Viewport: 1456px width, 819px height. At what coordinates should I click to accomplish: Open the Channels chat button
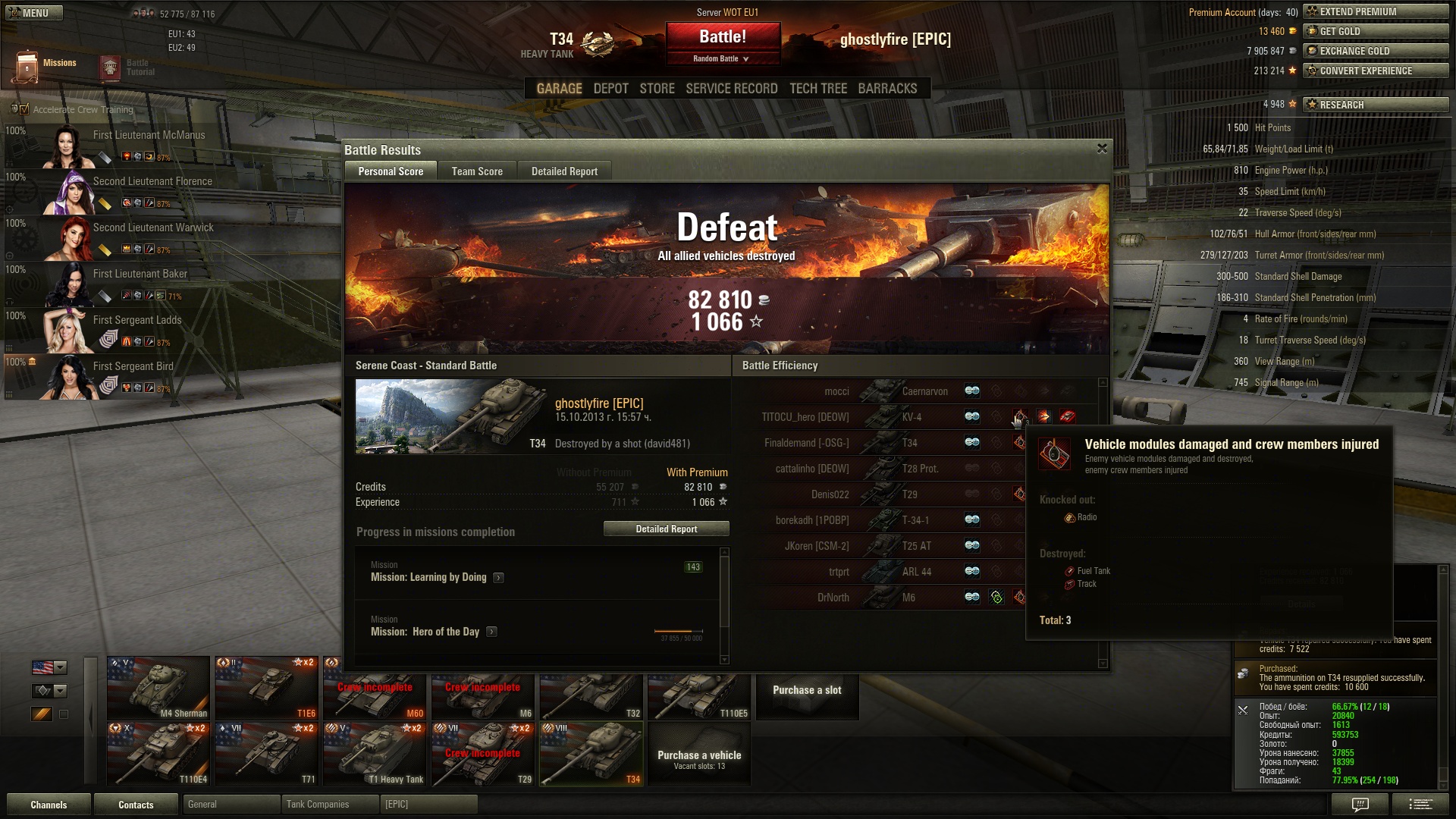[x=49, y=805]
